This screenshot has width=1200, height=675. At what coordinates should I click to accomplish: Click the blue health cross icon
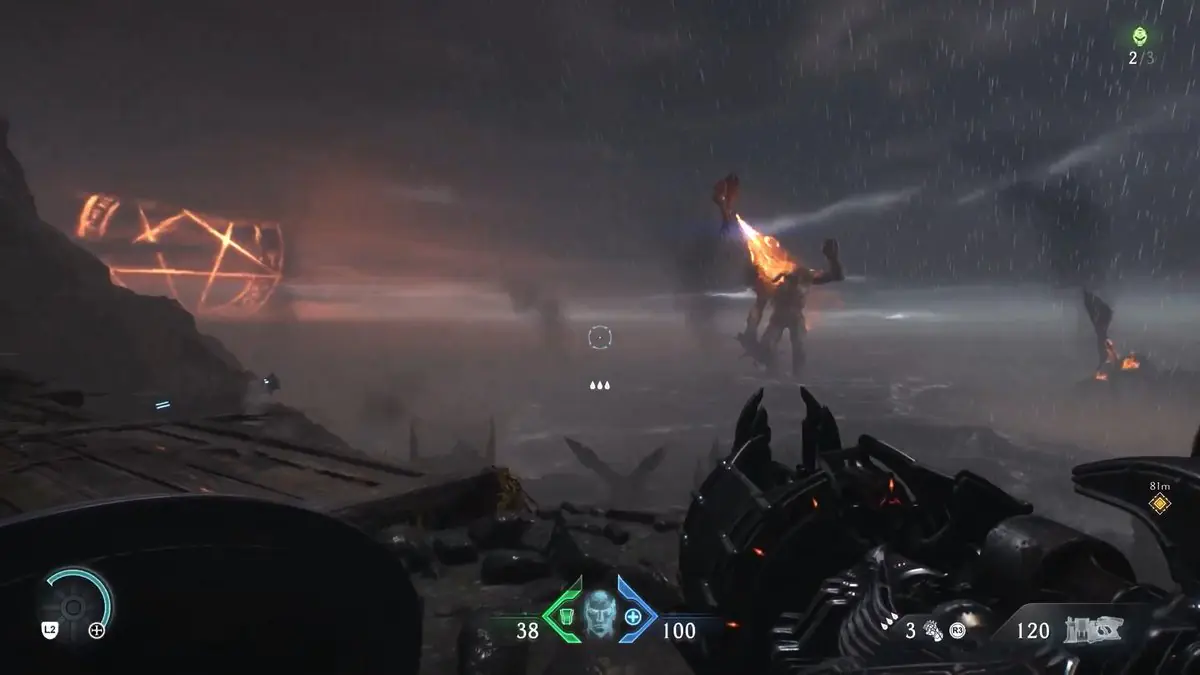tap(634, 615)
